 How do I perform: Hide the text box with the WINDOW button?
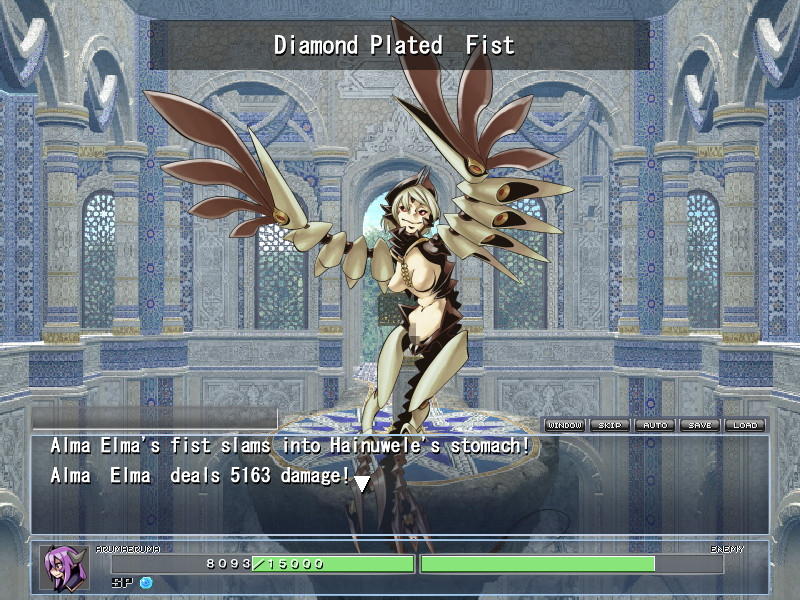(x=565, y=425)
